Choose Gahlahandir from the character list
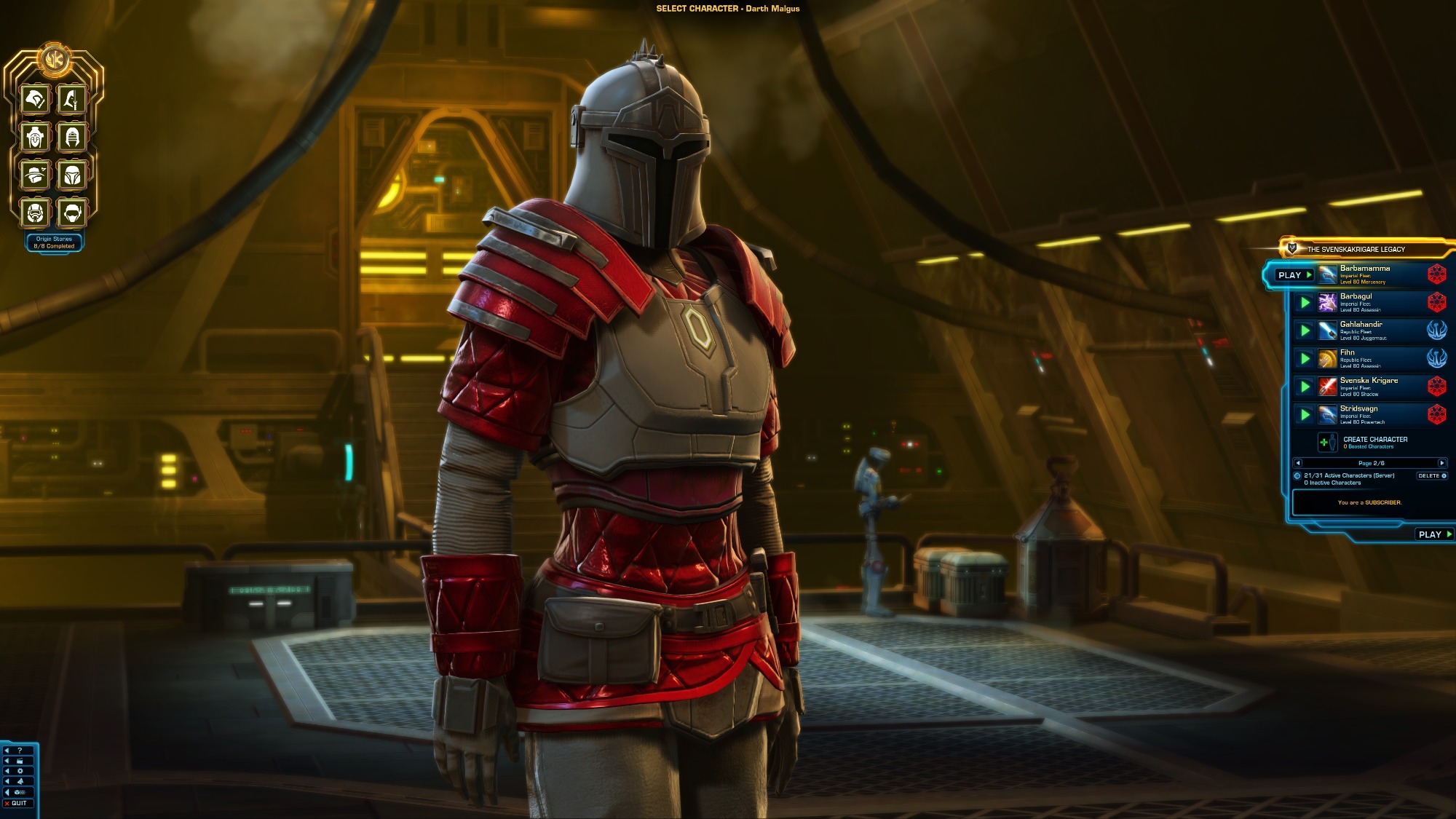The height and width of the screenshot is (819, 1456). (x=1369, y=331)
